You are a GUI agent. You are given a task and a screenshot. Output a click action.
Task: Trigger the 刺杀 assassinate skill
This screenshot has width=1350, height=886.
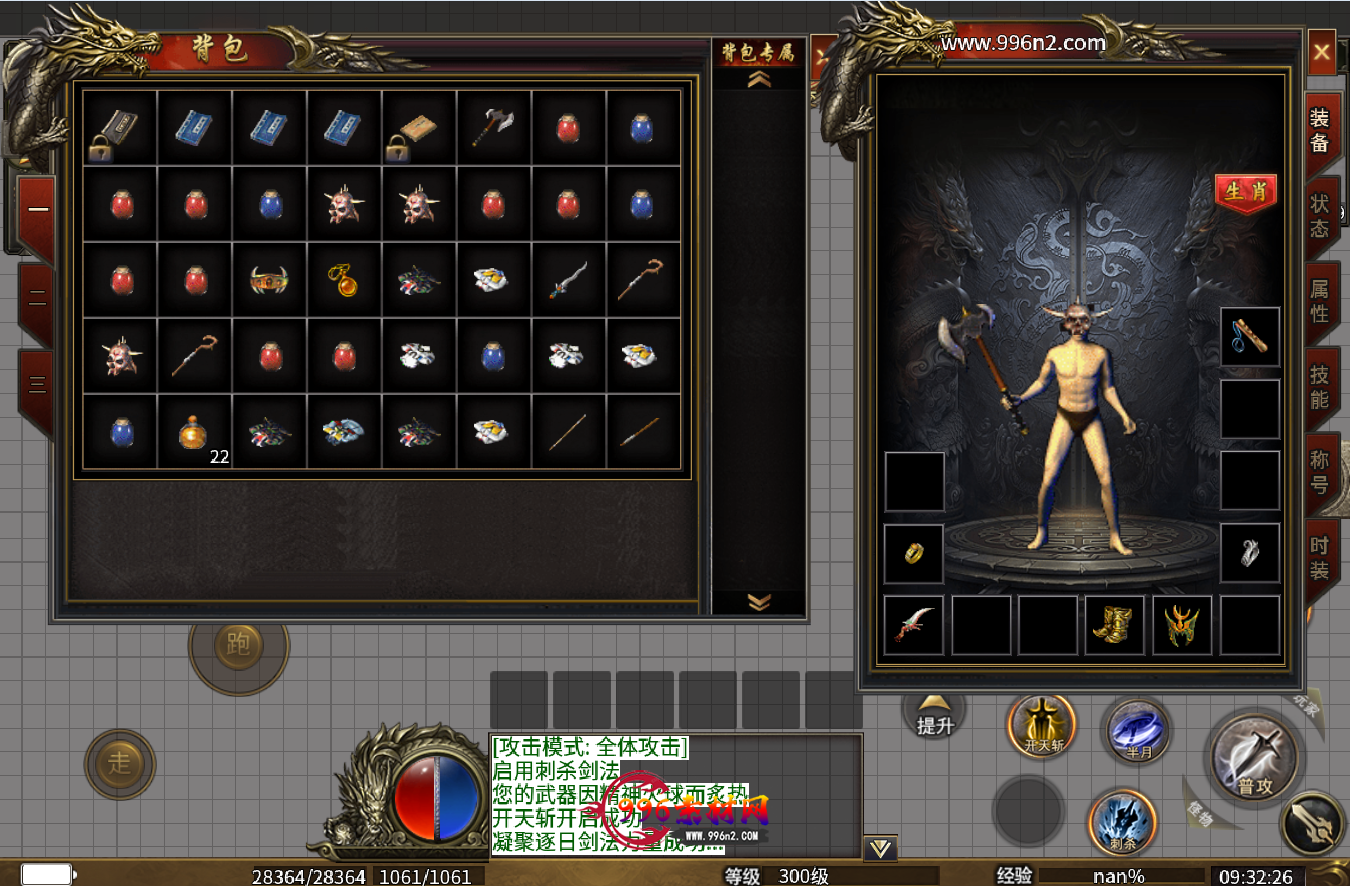(1122, 823)
